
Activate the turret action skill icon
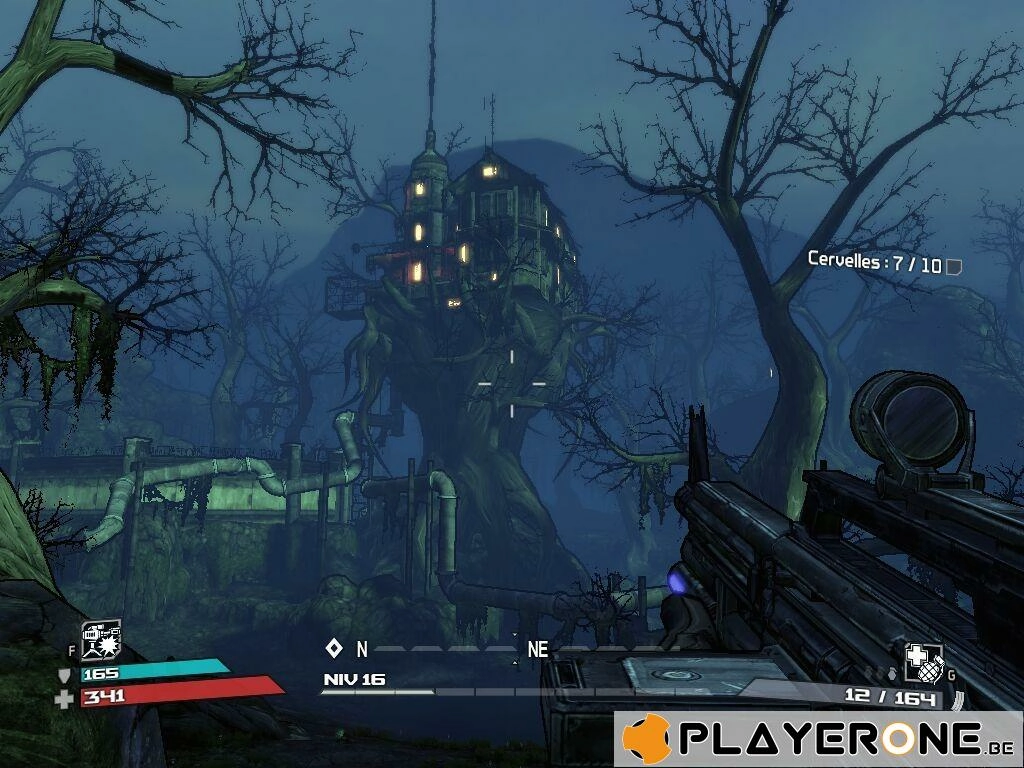pyautogui.click(x=101, y=641)
